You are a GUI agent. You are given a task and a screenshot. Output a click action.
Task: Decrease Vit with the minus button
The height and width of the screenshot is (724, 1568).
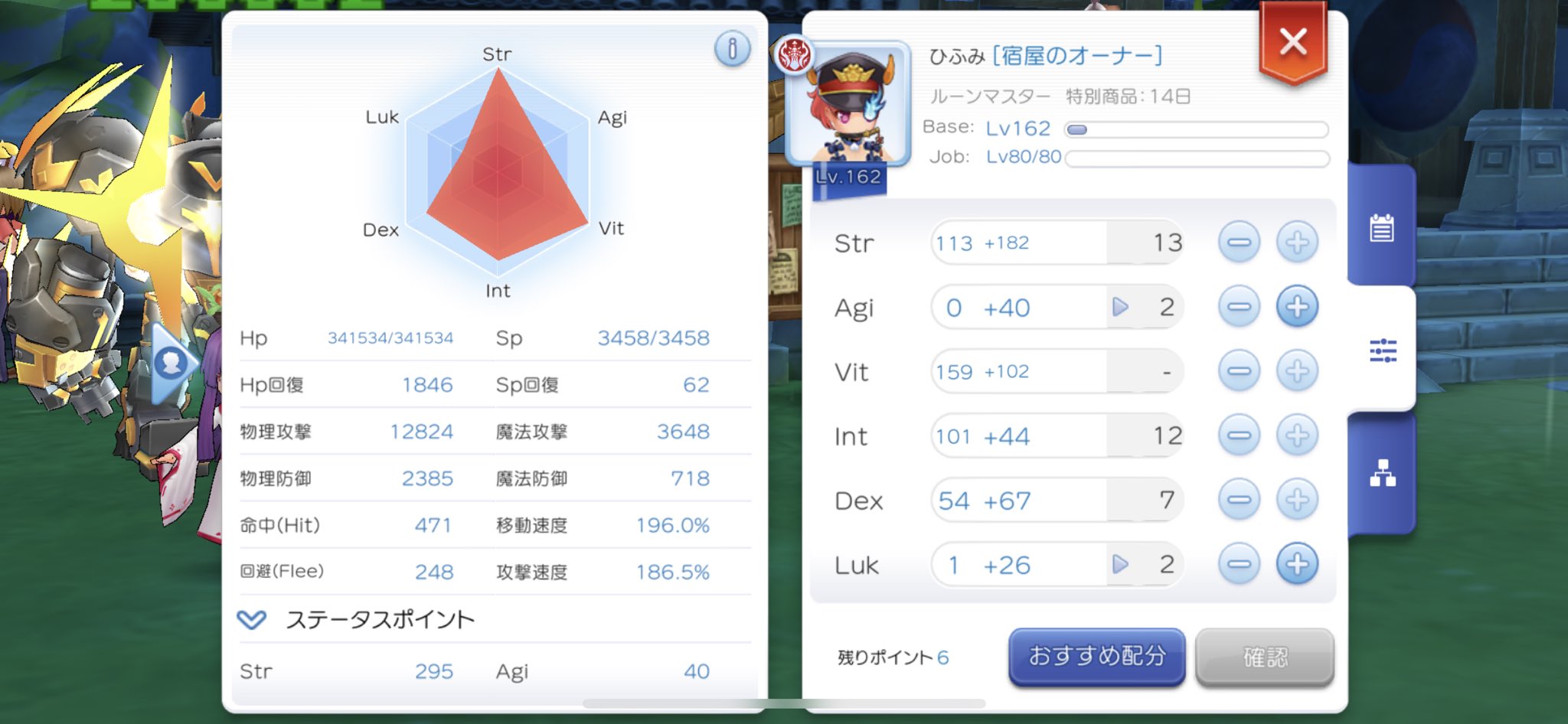pos(1240,371)
